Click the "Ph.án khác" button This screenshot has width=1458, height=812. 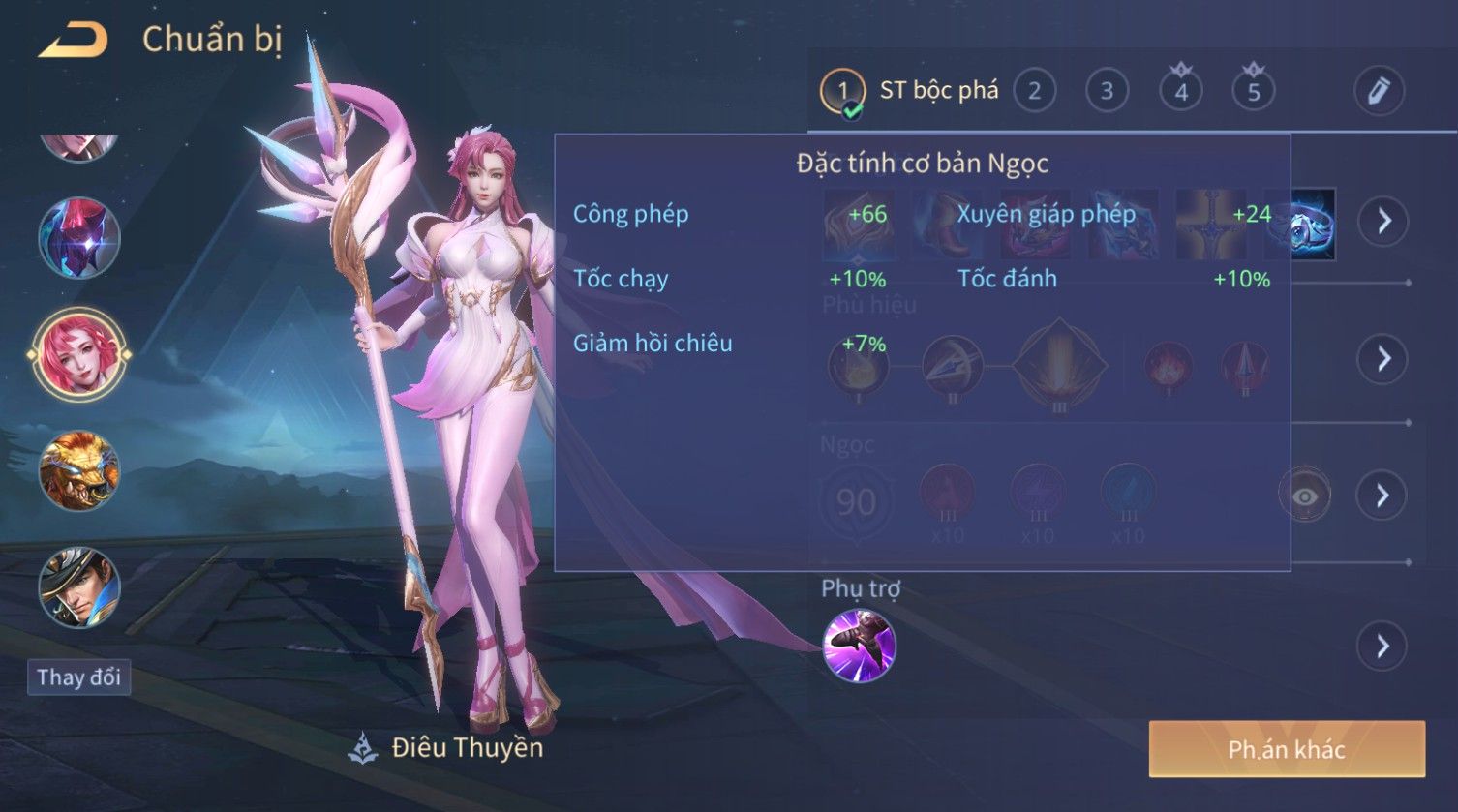[x=1287, y=749]
